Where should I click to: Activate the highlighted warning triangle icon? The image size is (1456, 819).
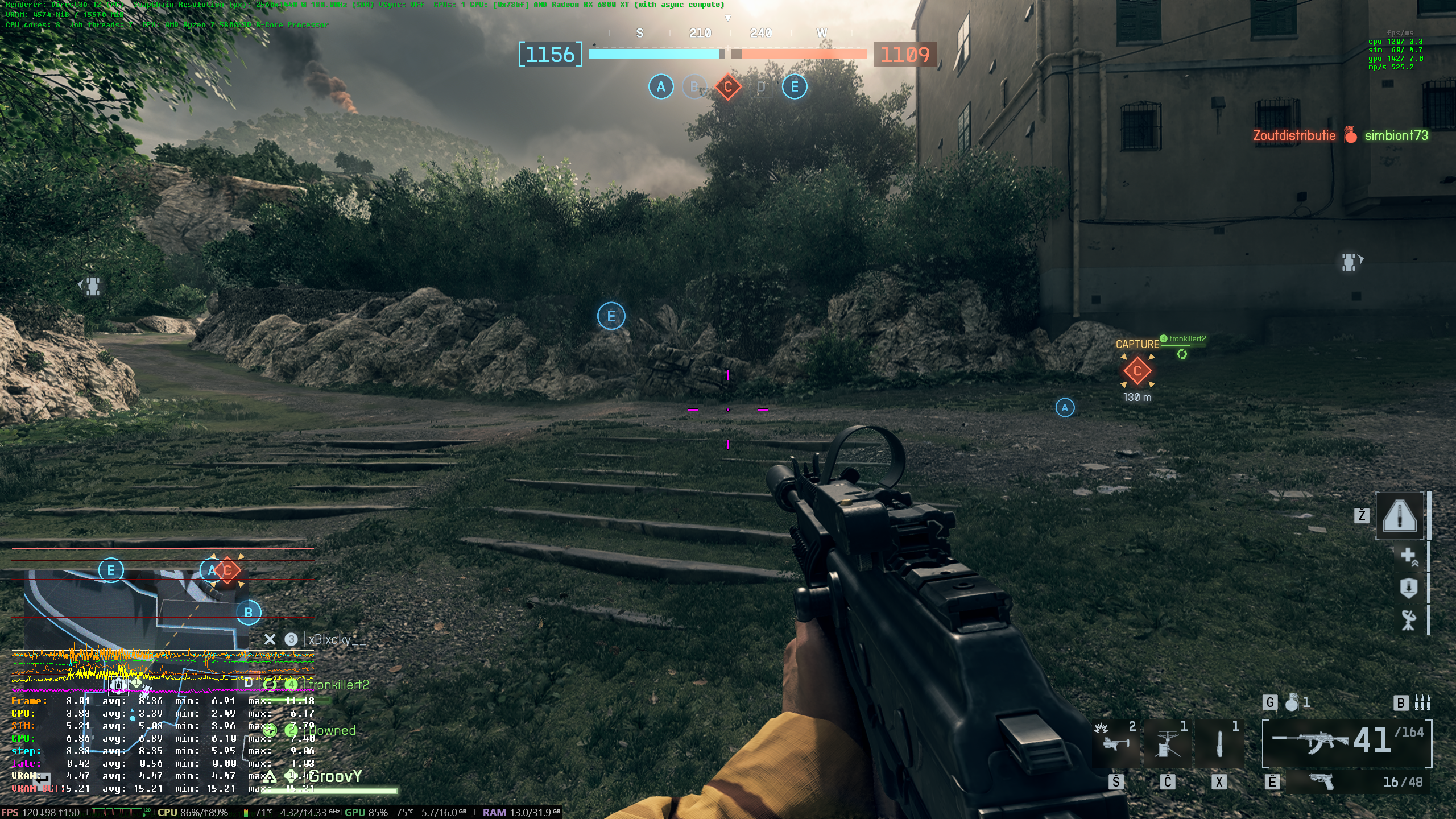(x=1400, y=515)
